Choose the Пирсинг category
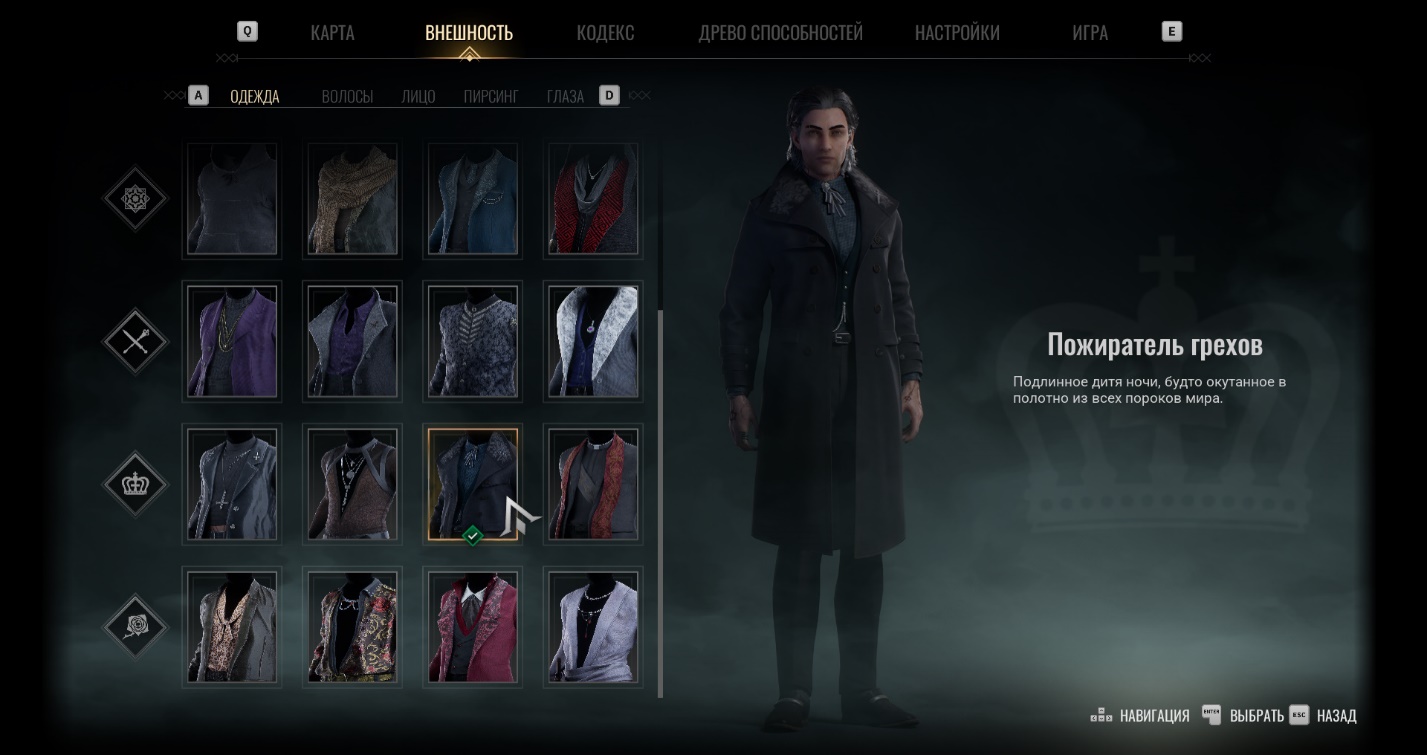The width and height of the screenshot is (1427, 755). tap(490, 97)
